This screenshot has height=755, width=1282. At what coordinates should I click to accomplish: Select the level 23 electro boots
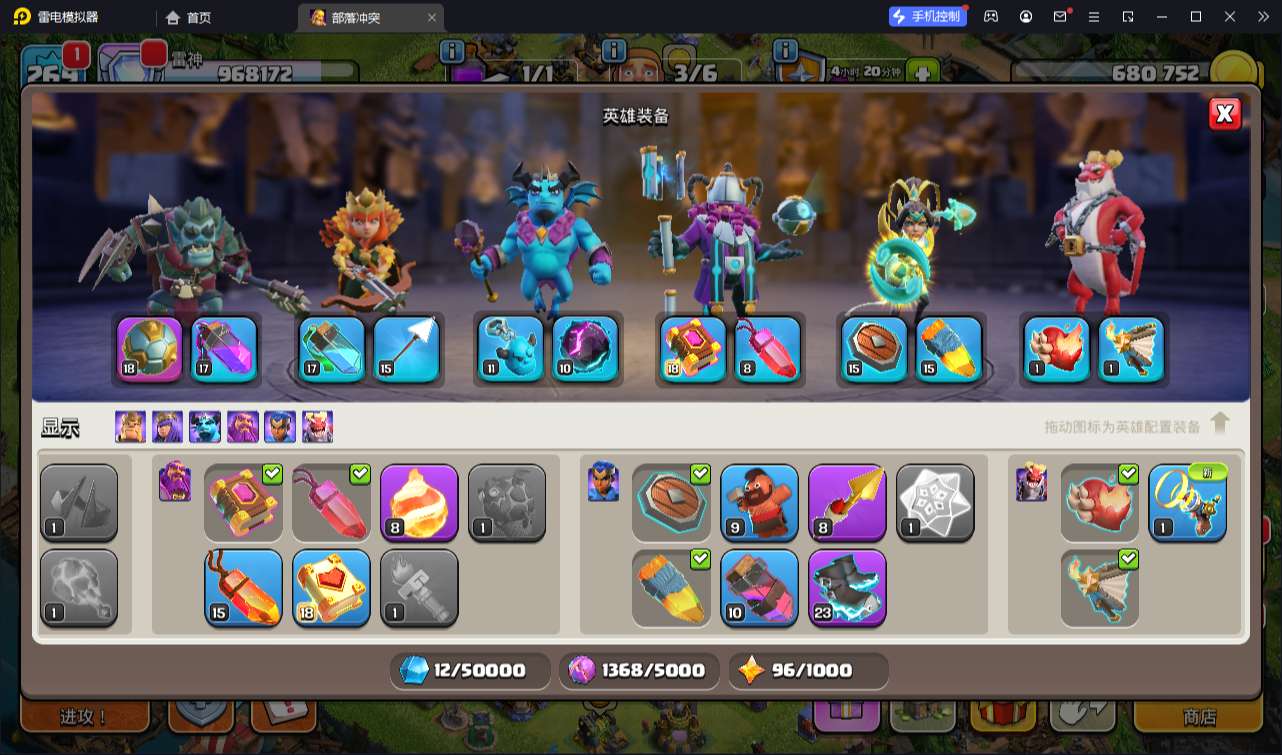[x=847, y=588]
